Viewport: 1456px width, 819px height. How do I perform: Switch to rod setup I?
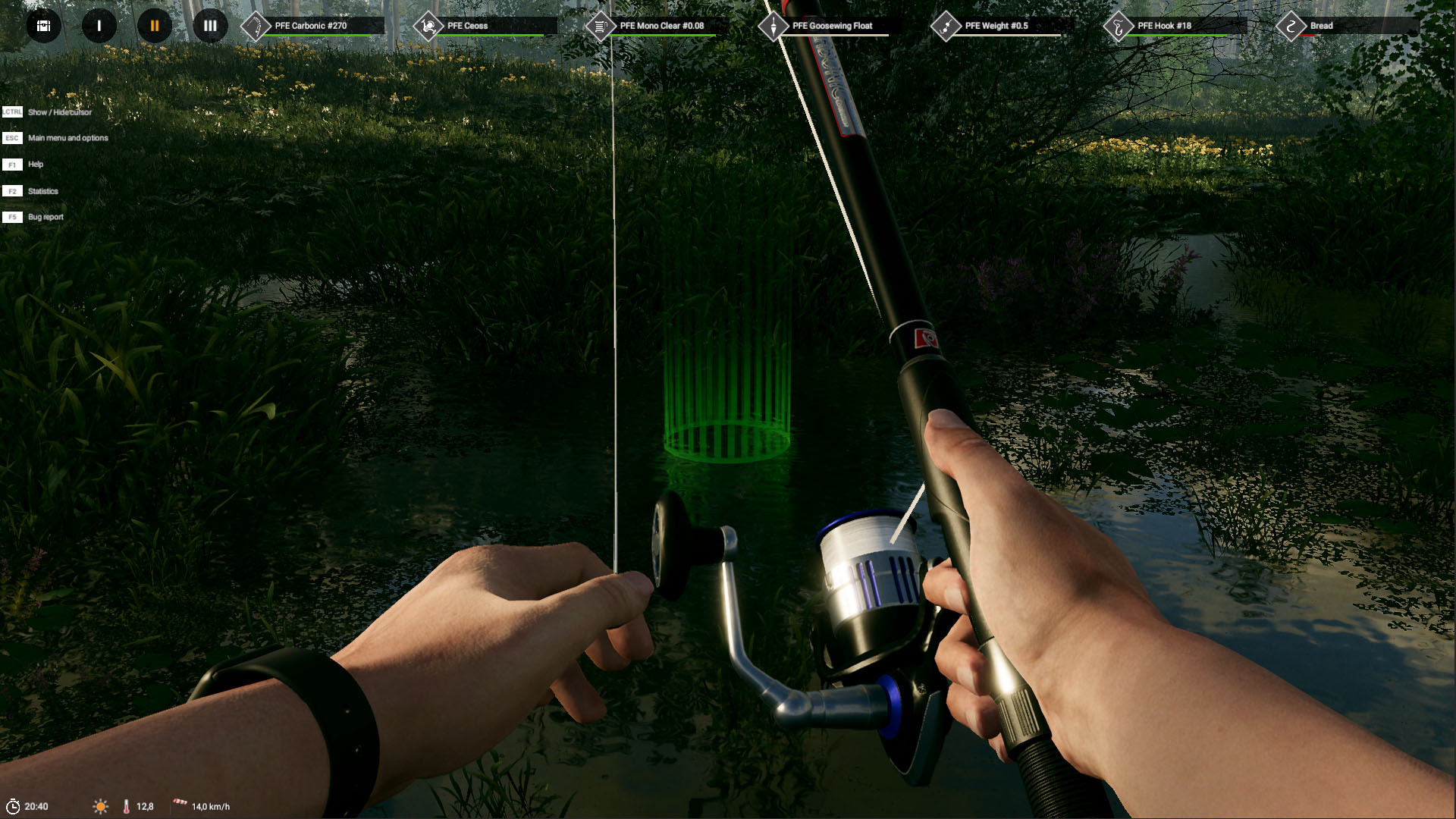[x=99, y=27]
